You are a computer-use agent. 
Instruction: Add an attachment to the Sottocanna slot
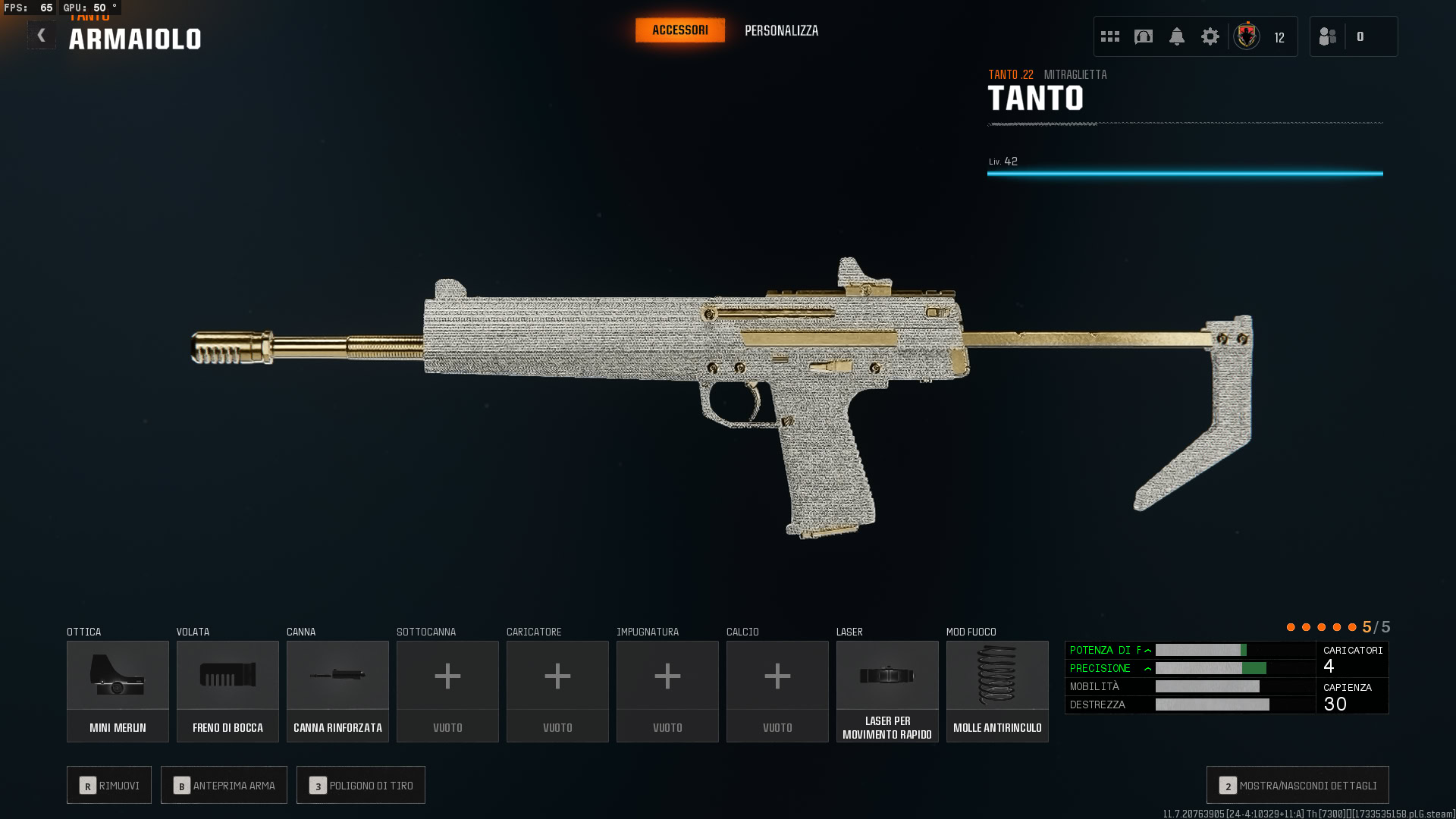447,691
